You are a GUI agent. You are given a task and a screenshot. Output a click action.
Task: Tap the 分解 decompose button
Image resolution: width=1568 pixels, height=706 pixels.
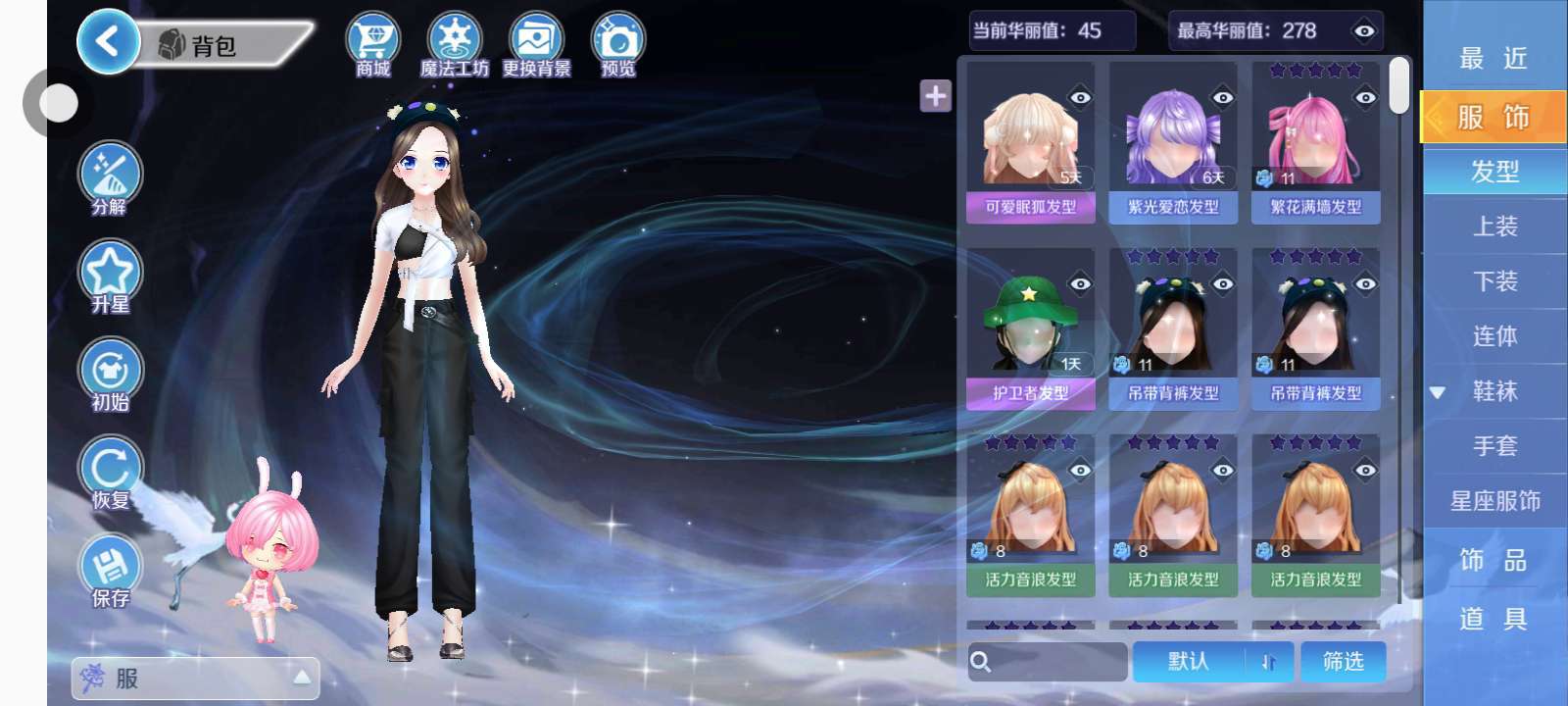110,178
